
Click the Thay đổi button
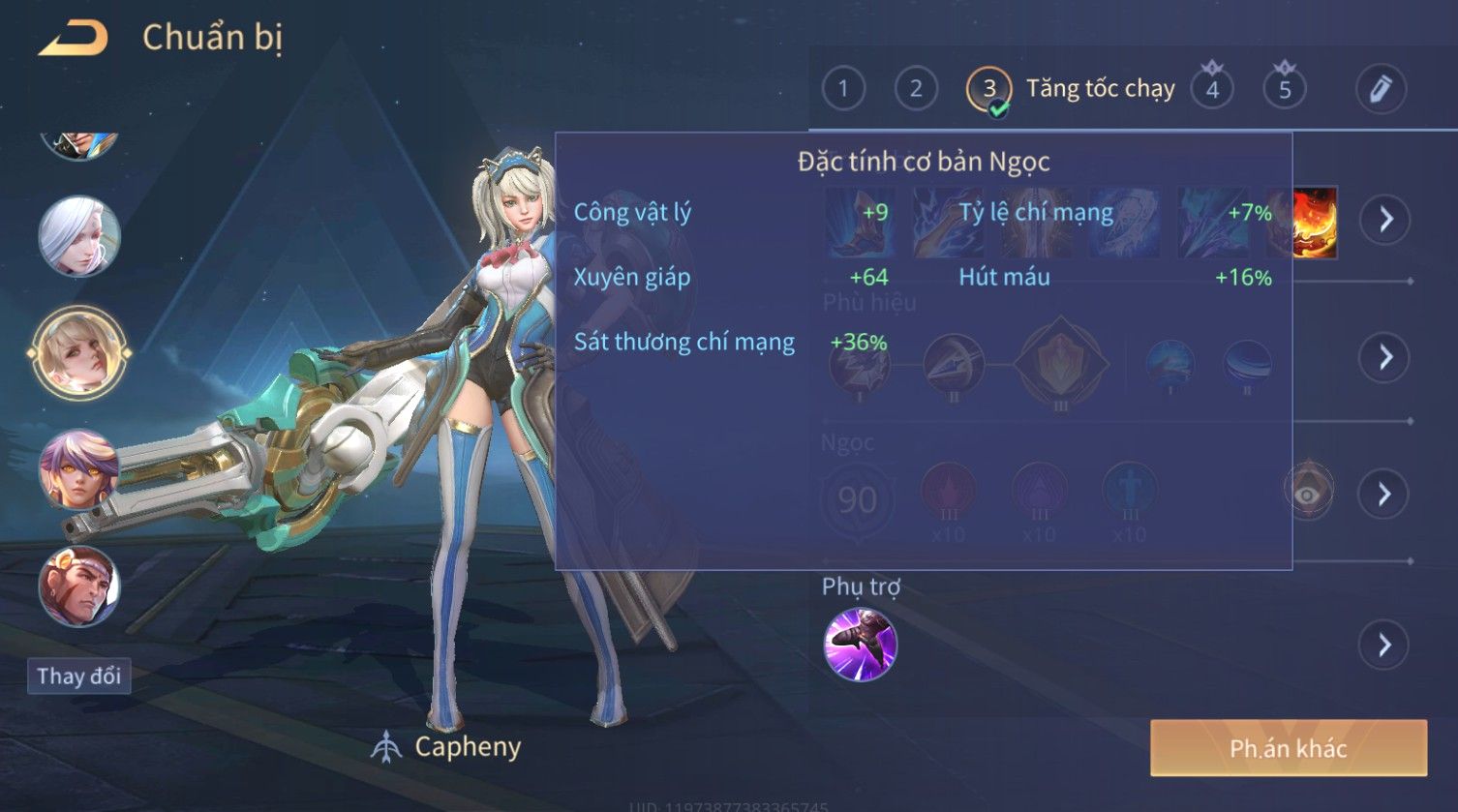78,676
